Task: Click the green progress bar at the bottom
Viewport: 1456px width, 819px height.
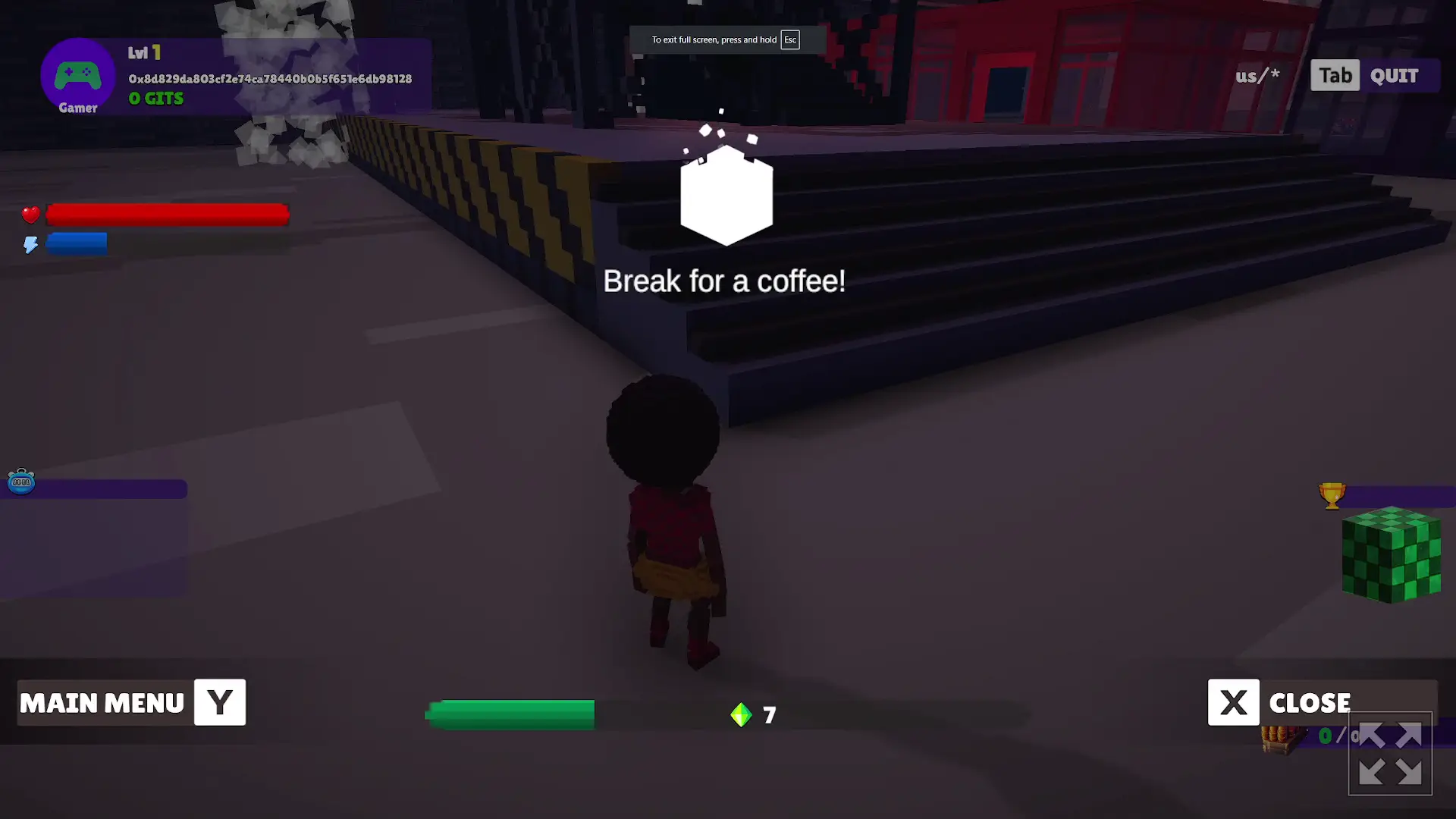Action: point(510,714)
